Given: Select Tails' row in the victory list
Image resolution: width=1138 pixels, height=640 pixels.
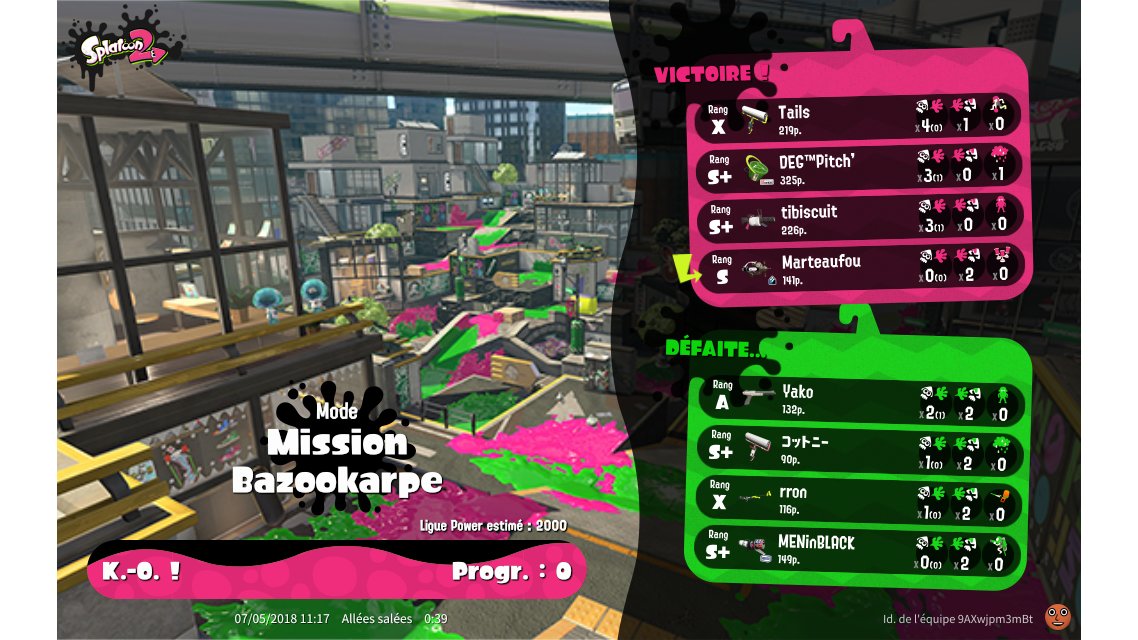Looking at the screenshot, I should coord(858,118).
